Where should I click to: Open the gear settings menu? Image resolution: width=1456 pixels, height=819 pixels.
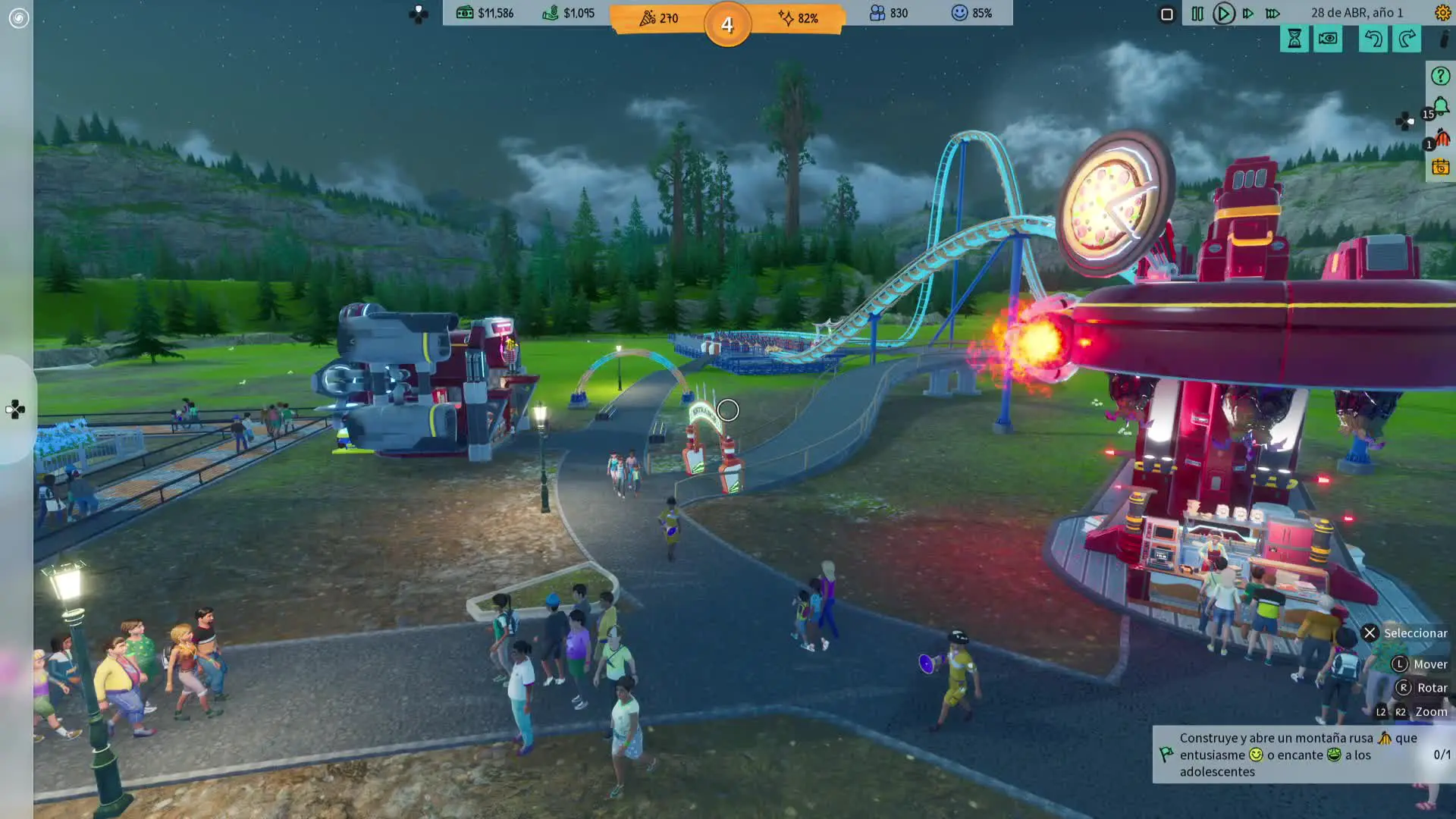[1442, 13]
